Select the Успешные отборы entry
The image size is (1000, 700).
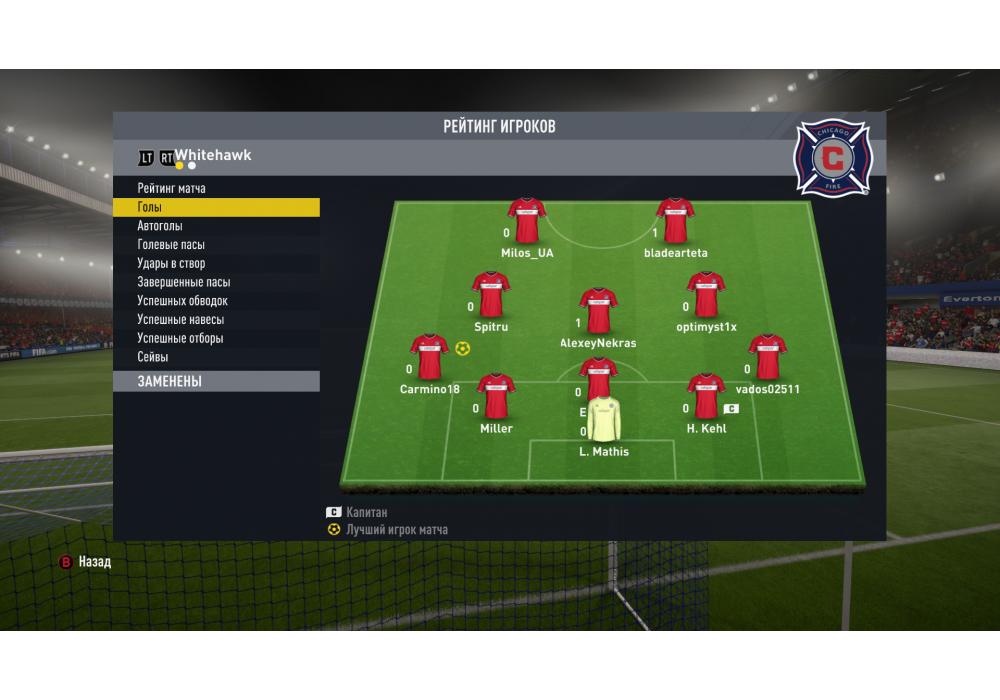(180, 338)
